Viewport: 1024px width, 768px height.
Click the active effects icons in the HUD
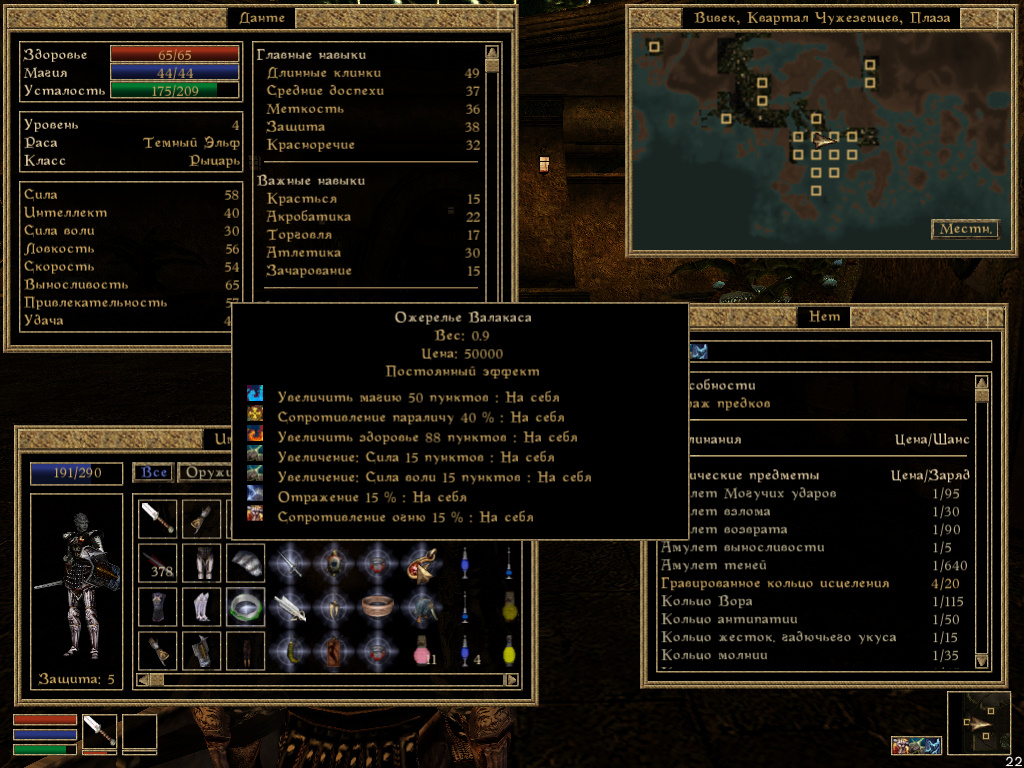[917, 745]
